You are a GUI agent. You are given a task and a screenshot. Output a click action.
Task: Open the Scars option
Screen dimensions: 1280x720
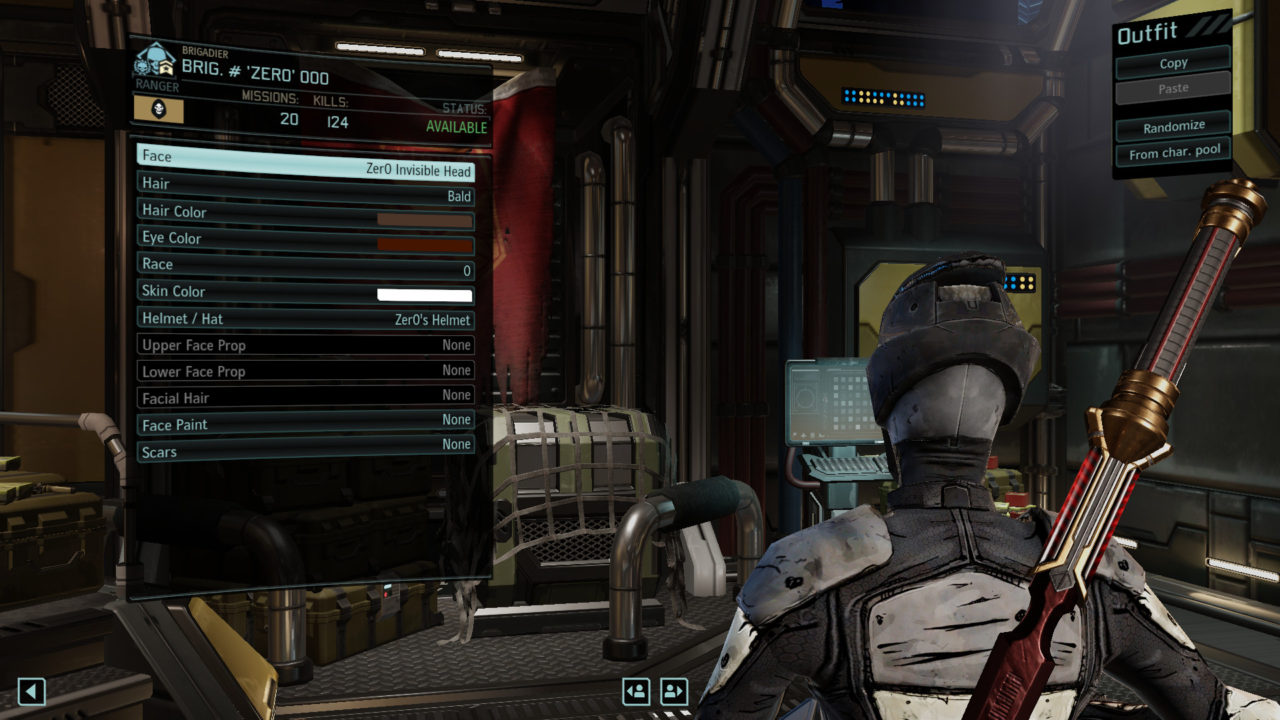[x=305, y=451]
